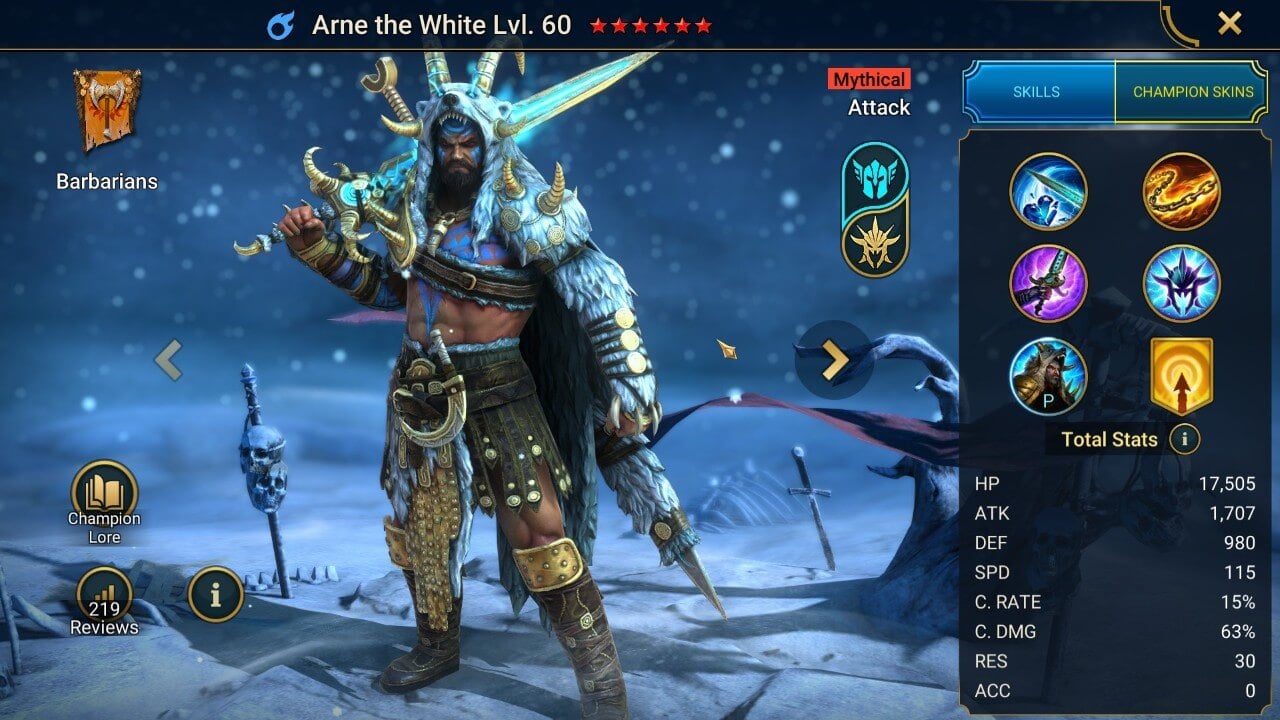Image resolution: width=1280 pixels, height=720 pixels.
Task: Open the Total Stats info icon
Action: (x=1185, y=439)
